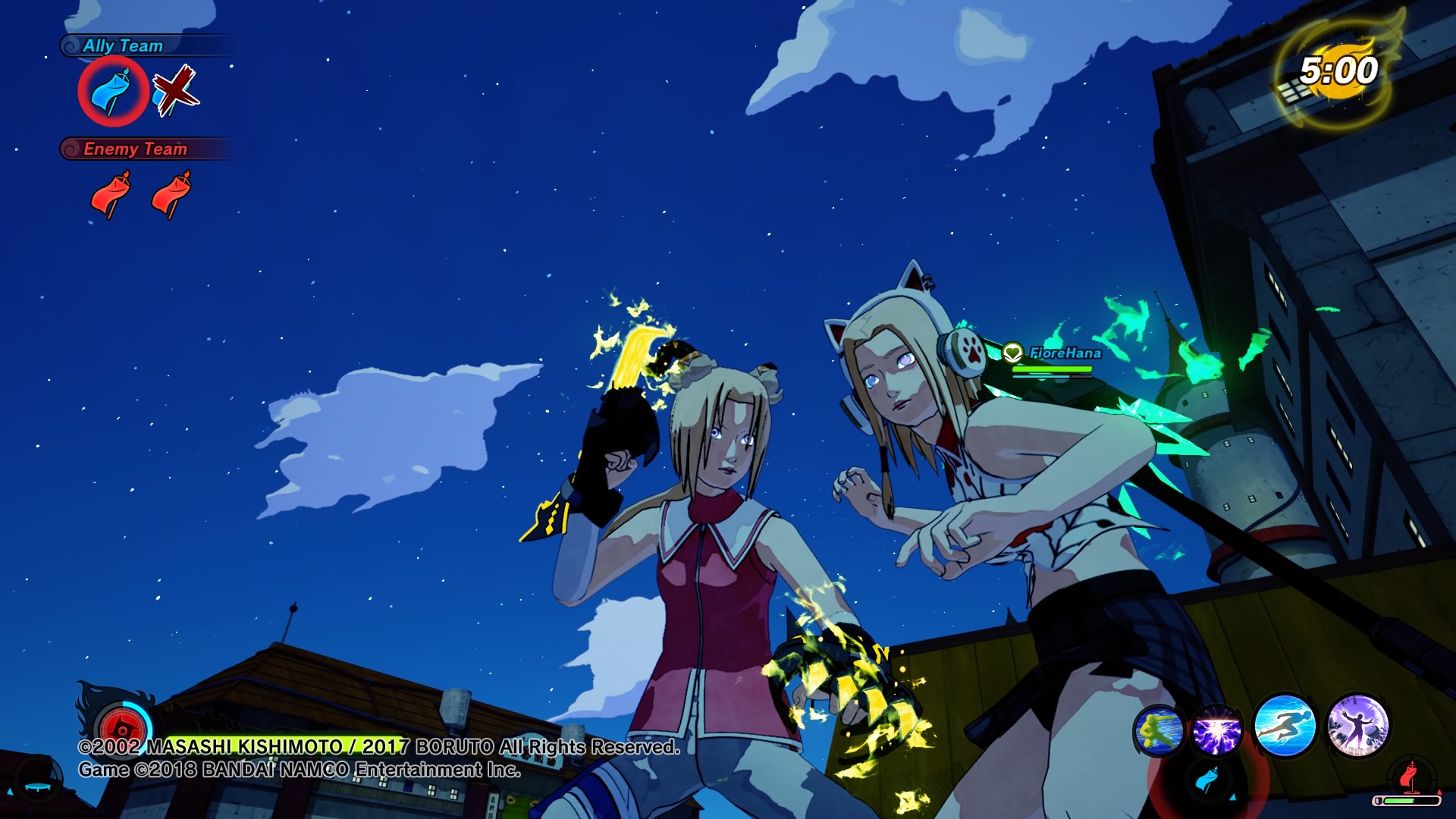
Task: Select the circled blue ally flag icon
Action: tap(112, 91)
